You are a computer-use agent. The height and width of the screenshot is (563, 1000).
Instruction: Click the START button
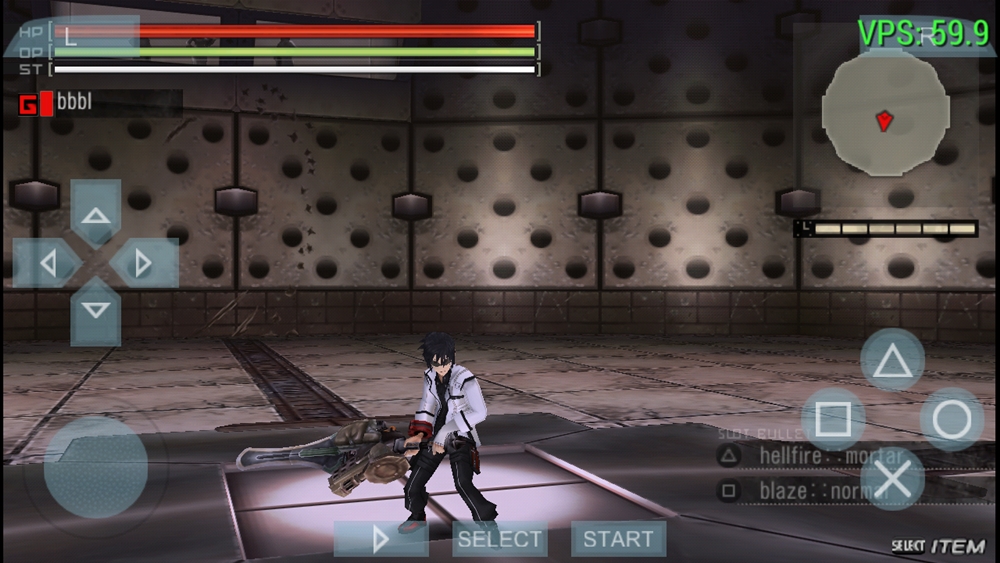coord(618,539)
